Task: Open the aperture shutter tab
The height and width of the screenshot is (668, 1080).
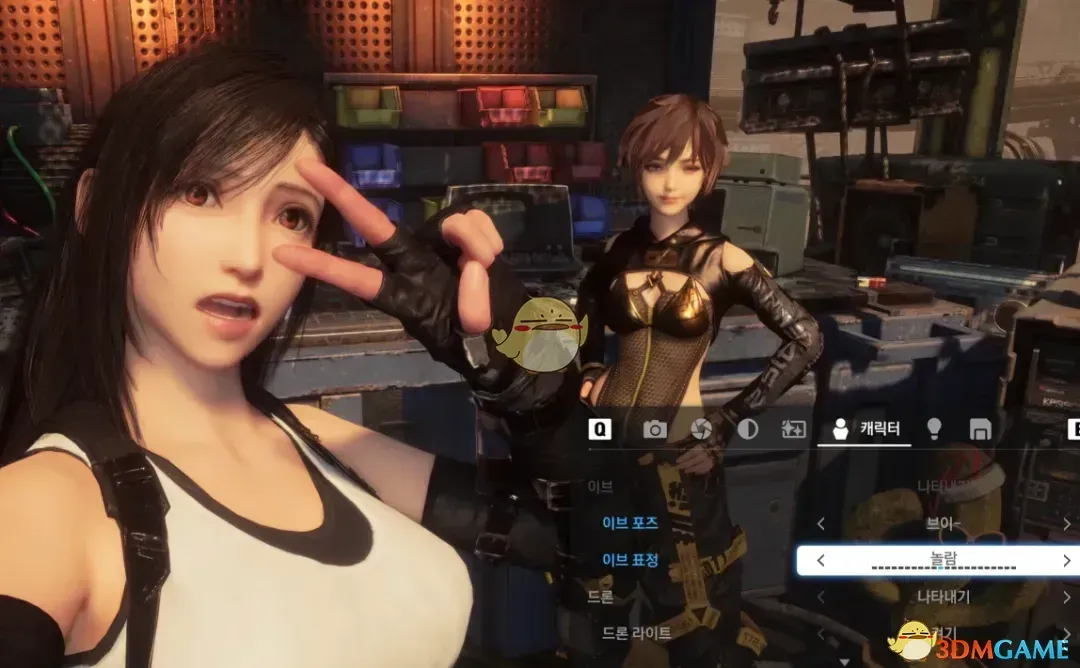Action: (x=701, y=429)
